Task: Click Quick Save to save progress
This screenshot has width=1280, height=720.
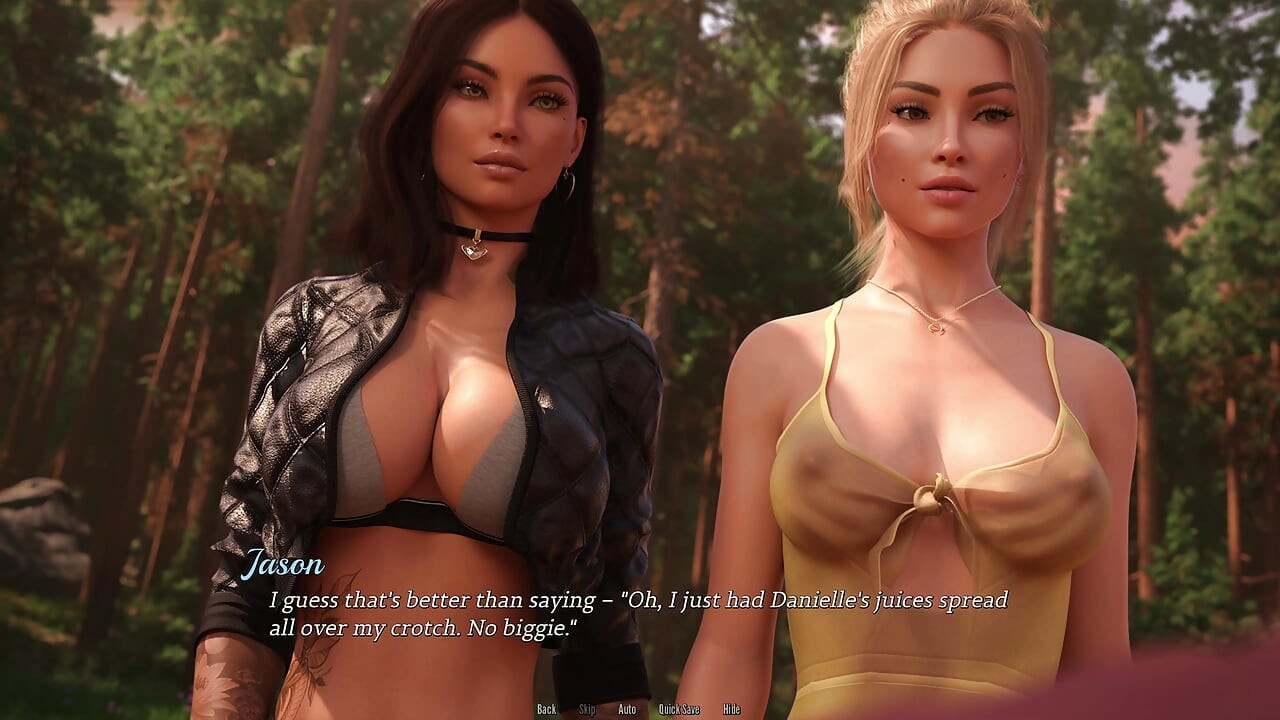Action: [680, 709]
